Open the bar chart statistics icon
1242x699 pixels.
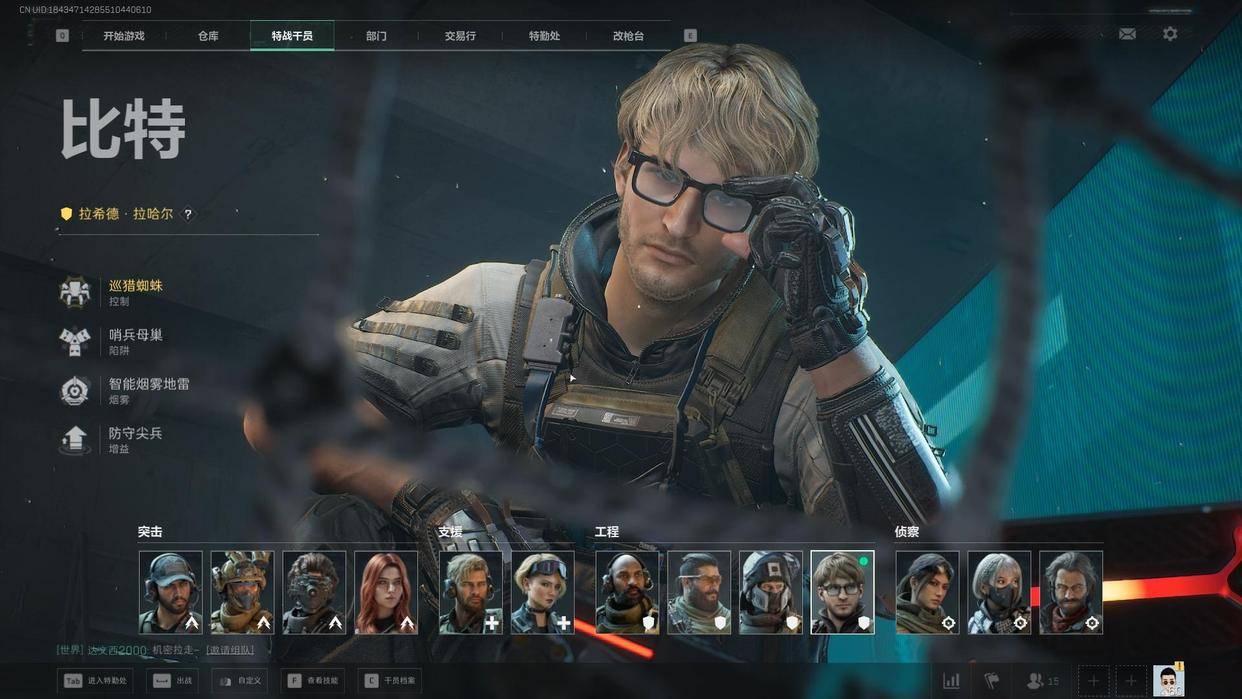coord(951,681)
